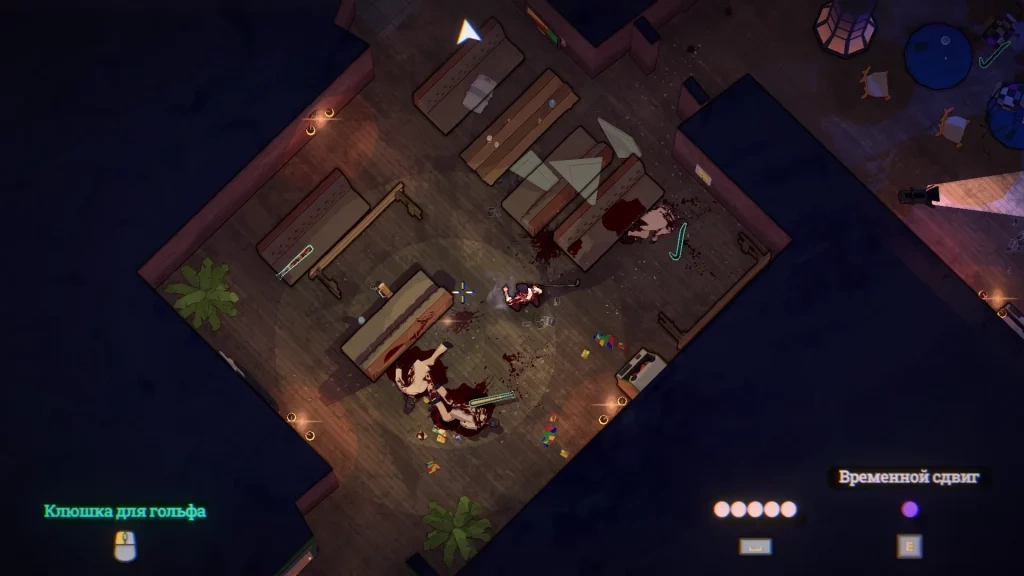This screenshot has height=576, width=1024.
Task: Click the Временной сдвиг ability label
Action: [908, 477]
